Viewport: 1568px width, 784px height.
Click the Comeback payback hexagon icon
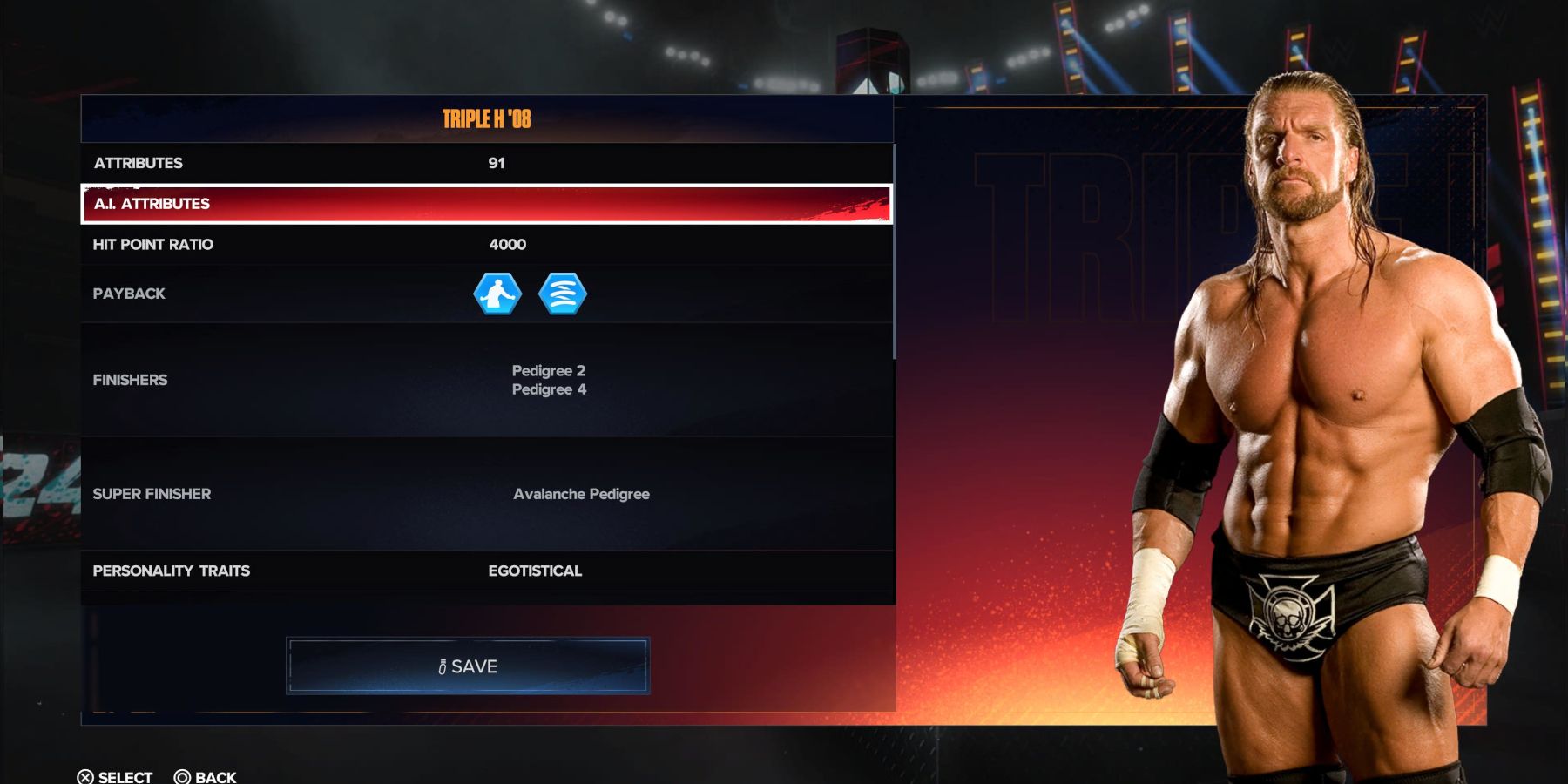point(564,294)
